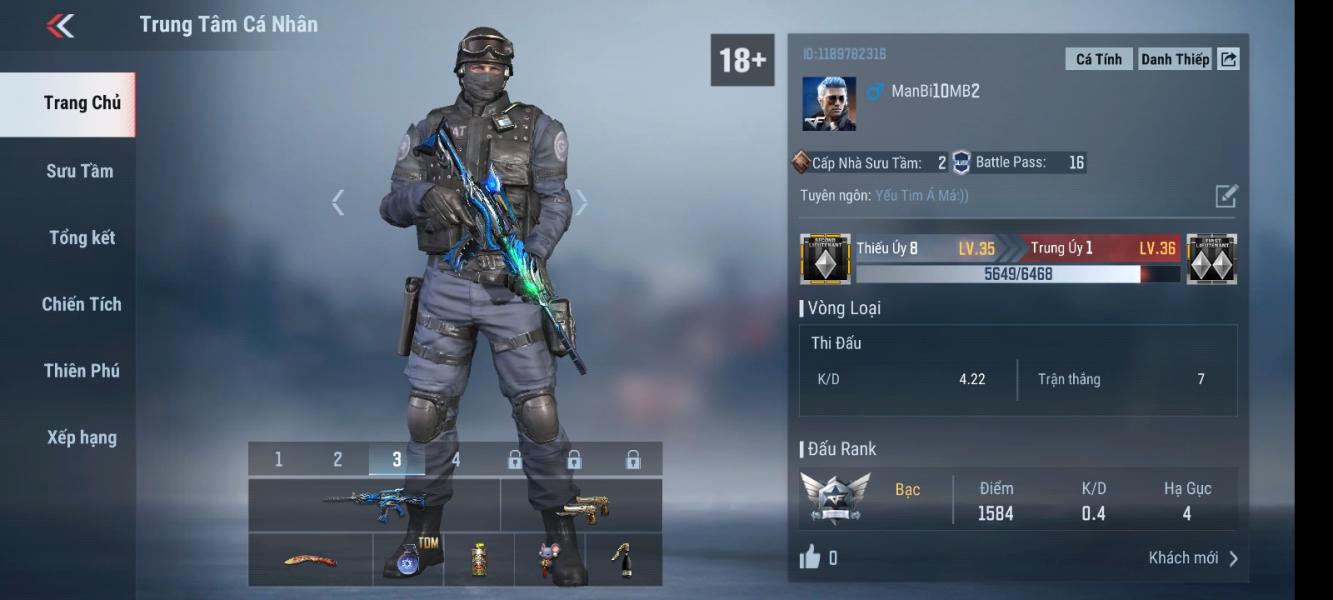Edit the Tuyên ngôn declaration
Screen dimensions: 1333x600
1226,196
